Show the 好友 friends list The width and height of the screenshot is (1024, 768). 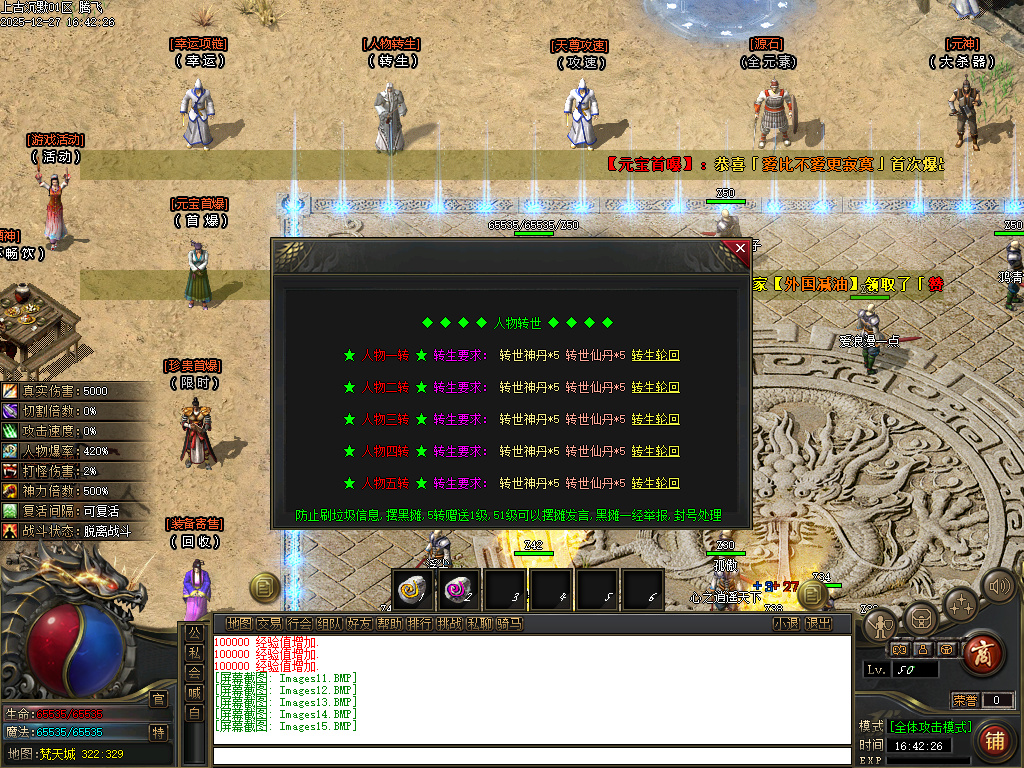359,624
